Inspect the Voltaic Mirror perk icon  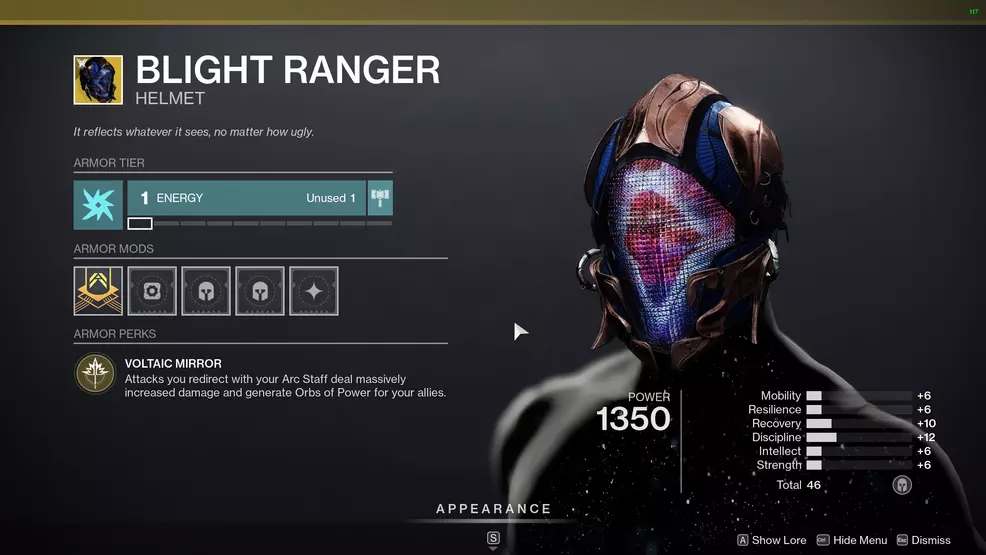coord(95,373)
